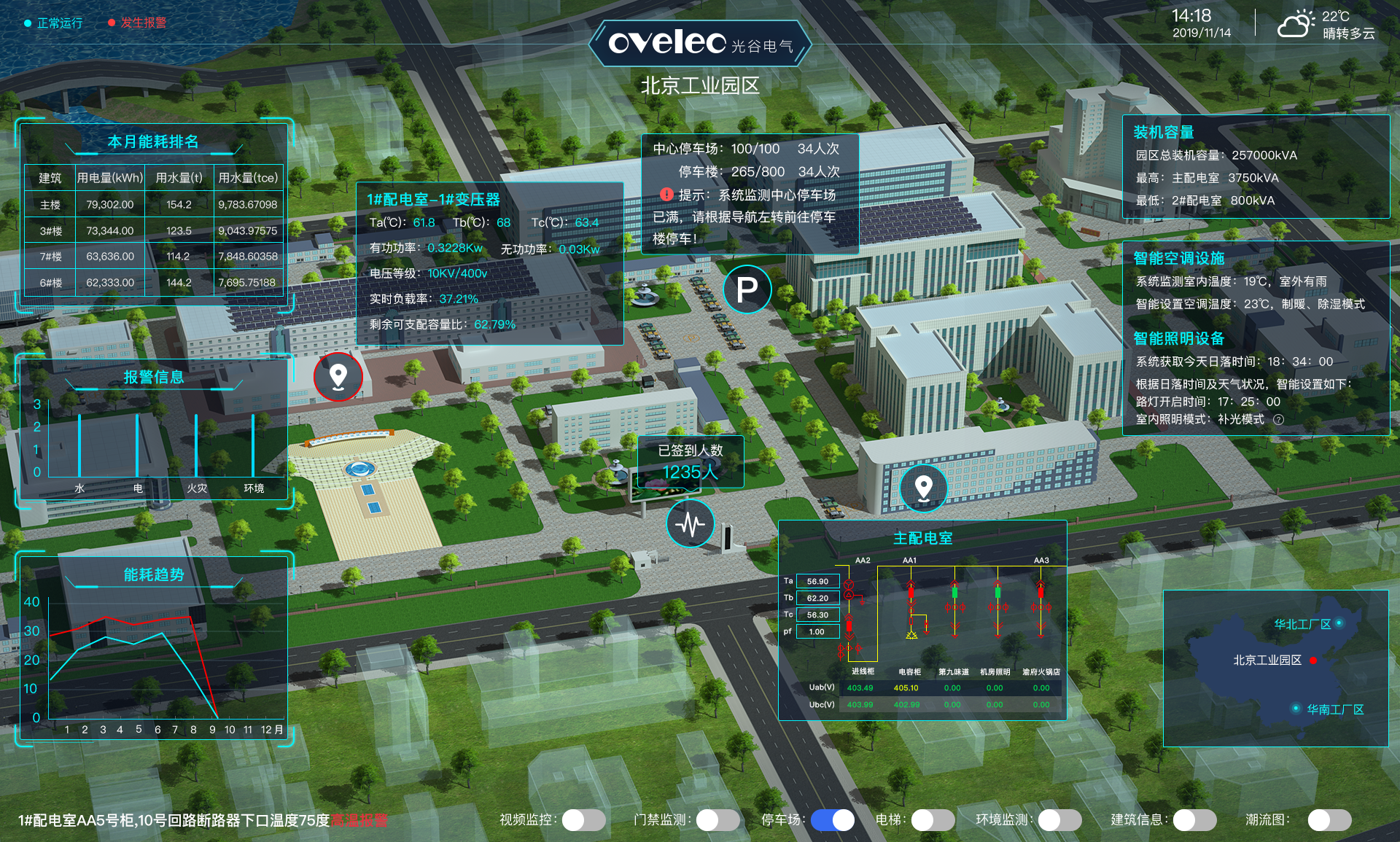The height and width of the screenshot is (842, 1400).
Task: Turn off the 停车场 parking switch
Action: click(833, 820)
